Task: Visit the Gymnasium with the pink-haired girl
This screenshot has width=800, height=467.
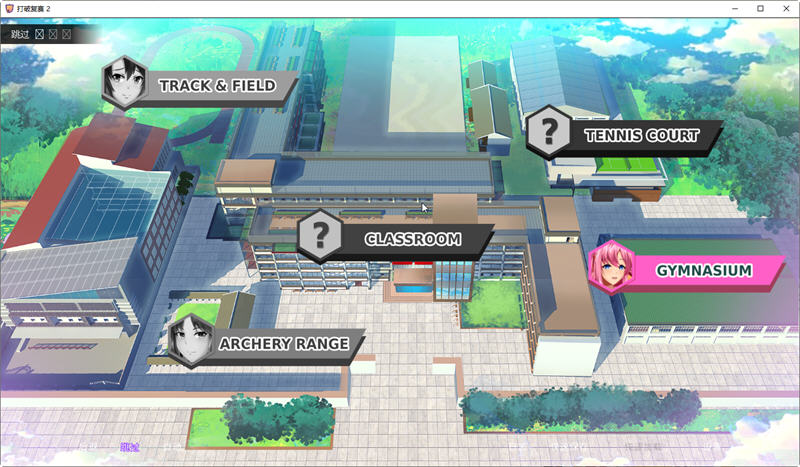Action: pos(702,271)
